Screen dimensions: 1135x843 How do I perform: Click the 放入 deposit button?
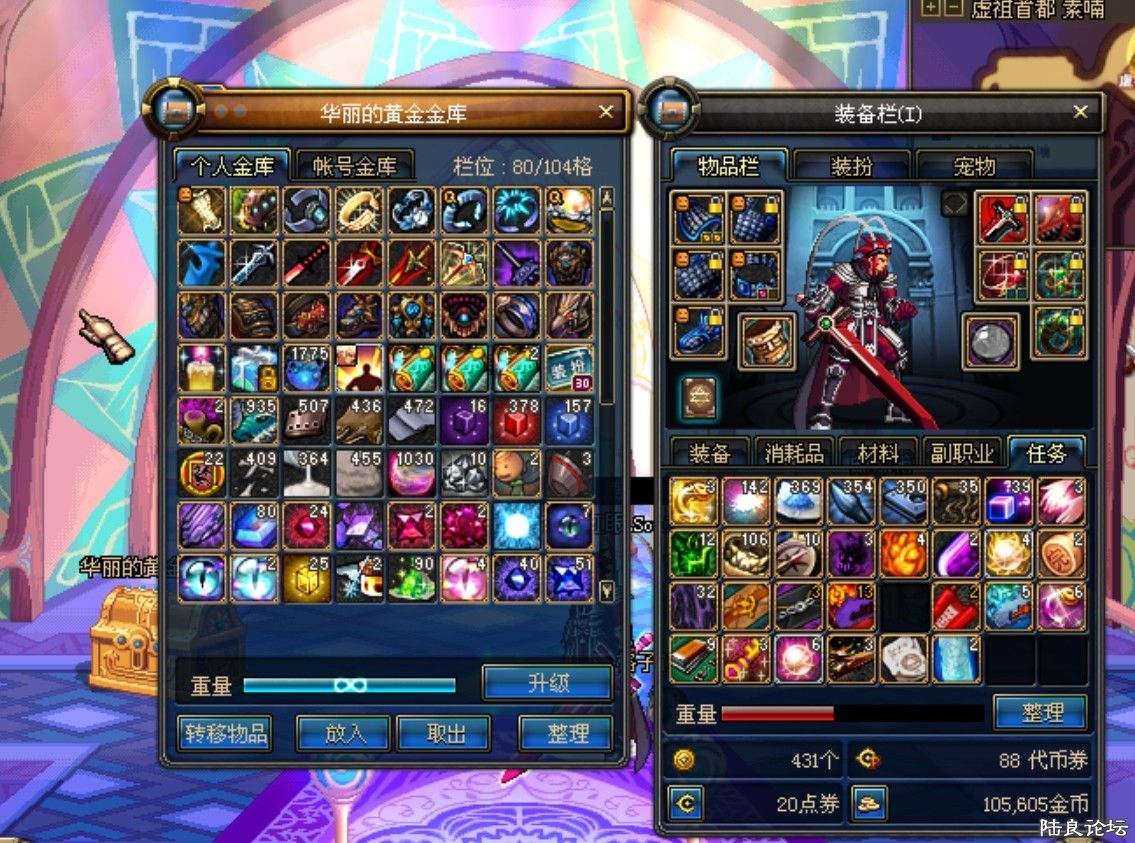point(344,733)
